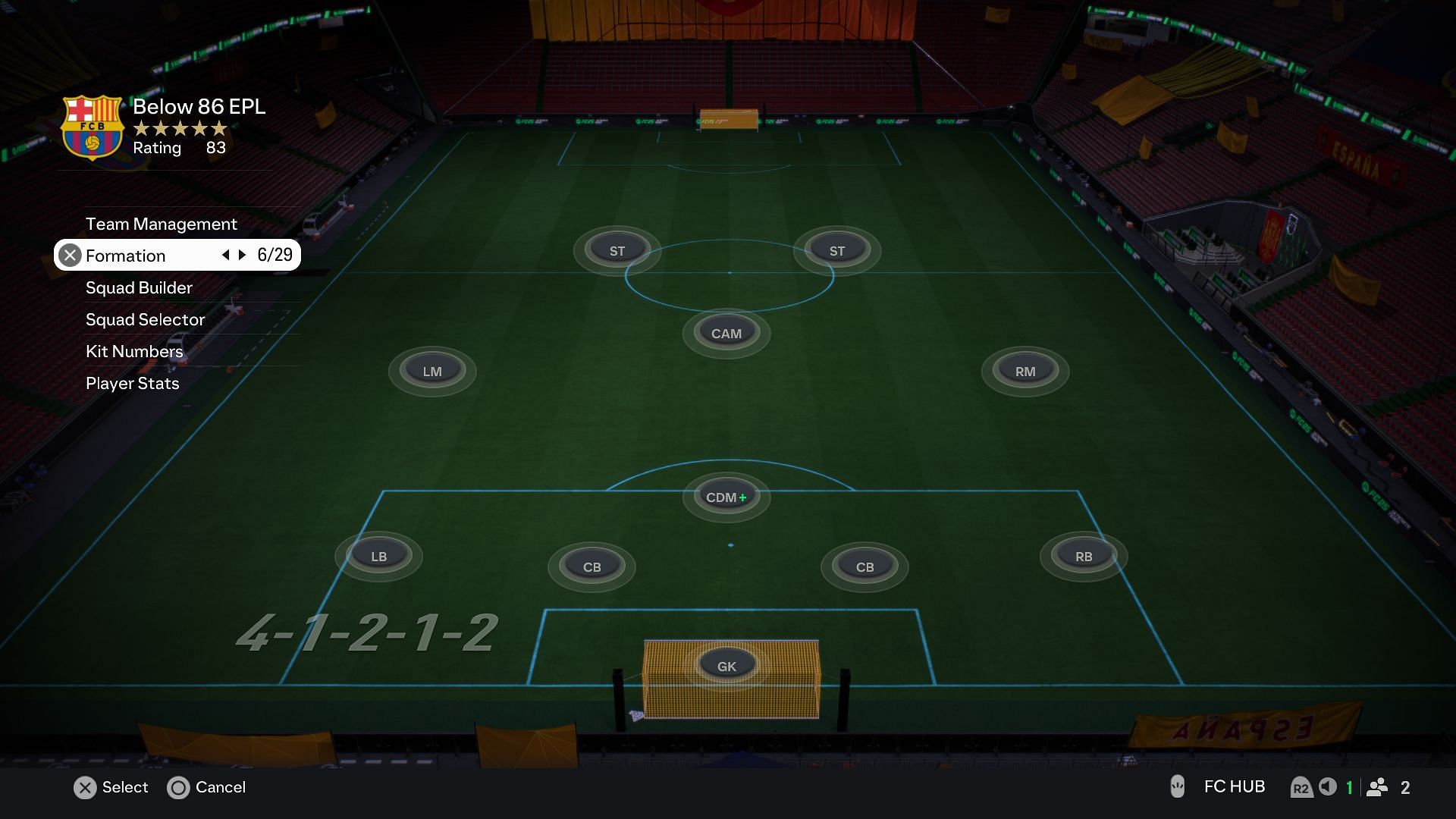Choose the Kit Numbers entry
The height and width of the screenshot is (819, 1456).
[x=134, y=351]
